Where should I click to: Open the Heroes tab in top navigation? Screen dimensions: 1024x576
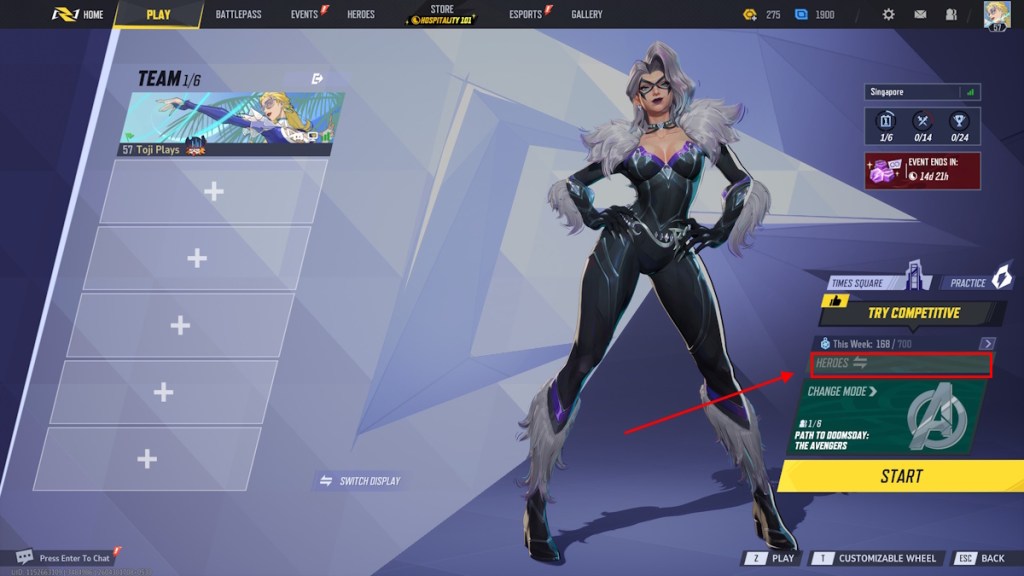click(360, 14)
